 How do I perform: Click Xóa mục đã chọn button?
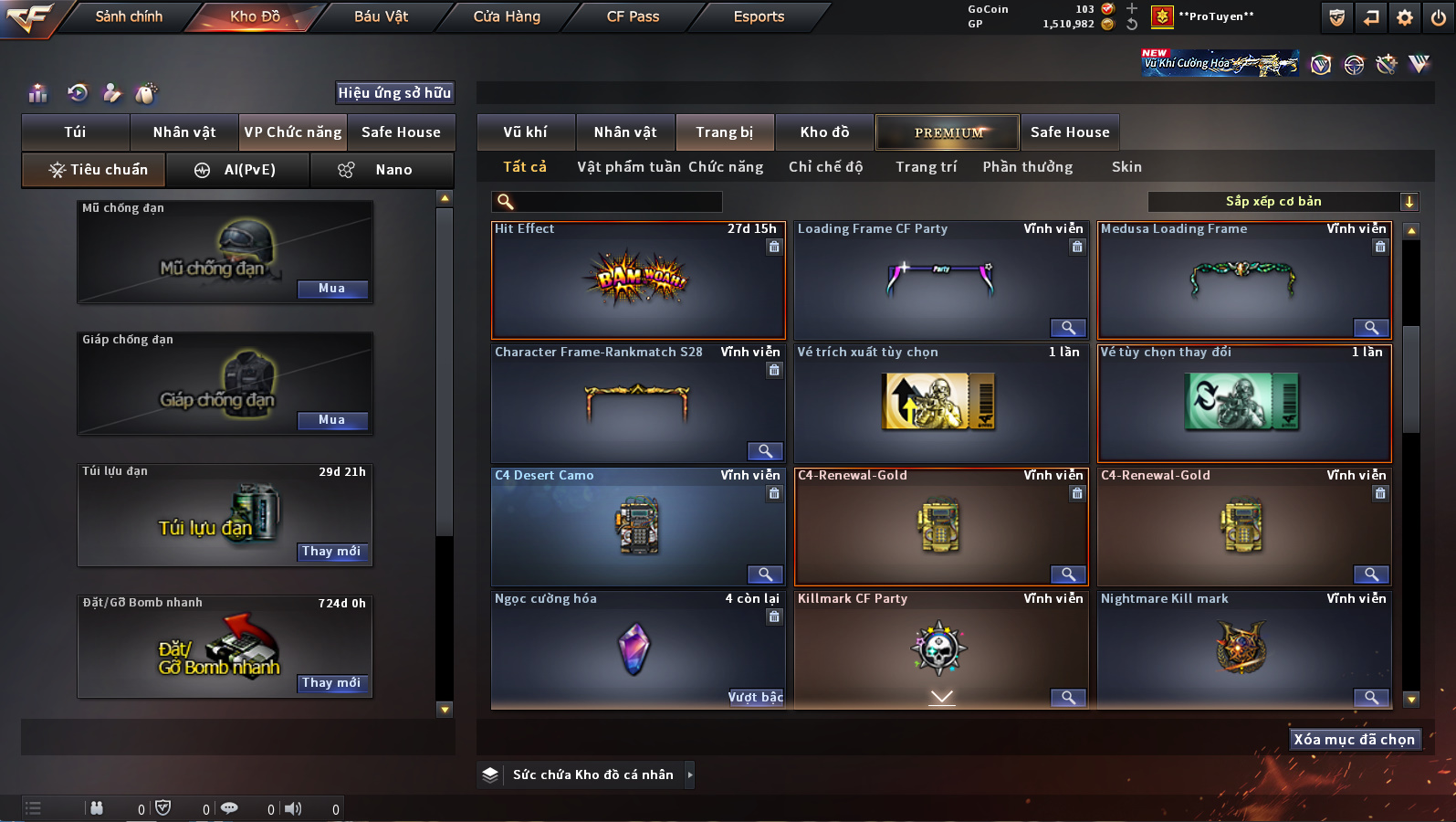point(1354,740)
